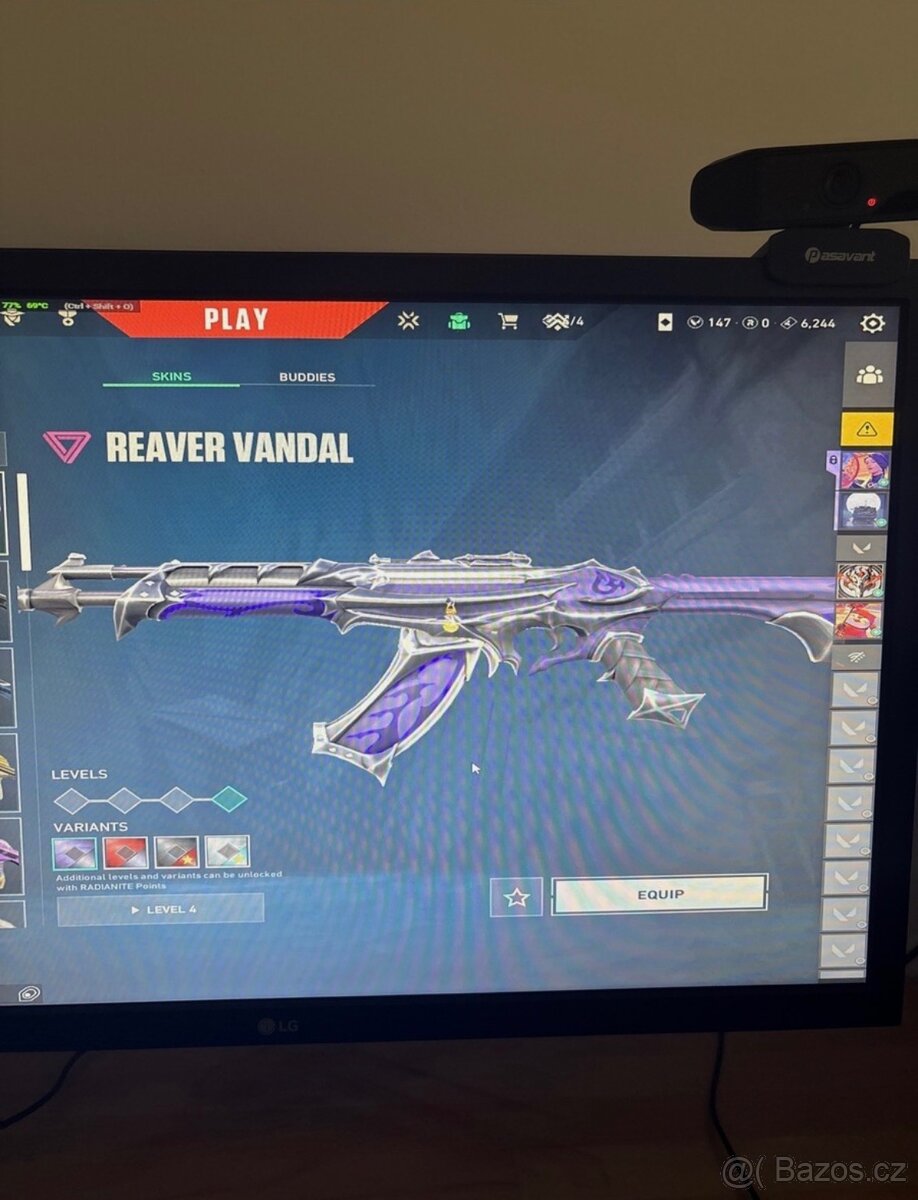The image size is (918, 1200).
Task: Choose the red color variant
Action: tap(126, 852)
